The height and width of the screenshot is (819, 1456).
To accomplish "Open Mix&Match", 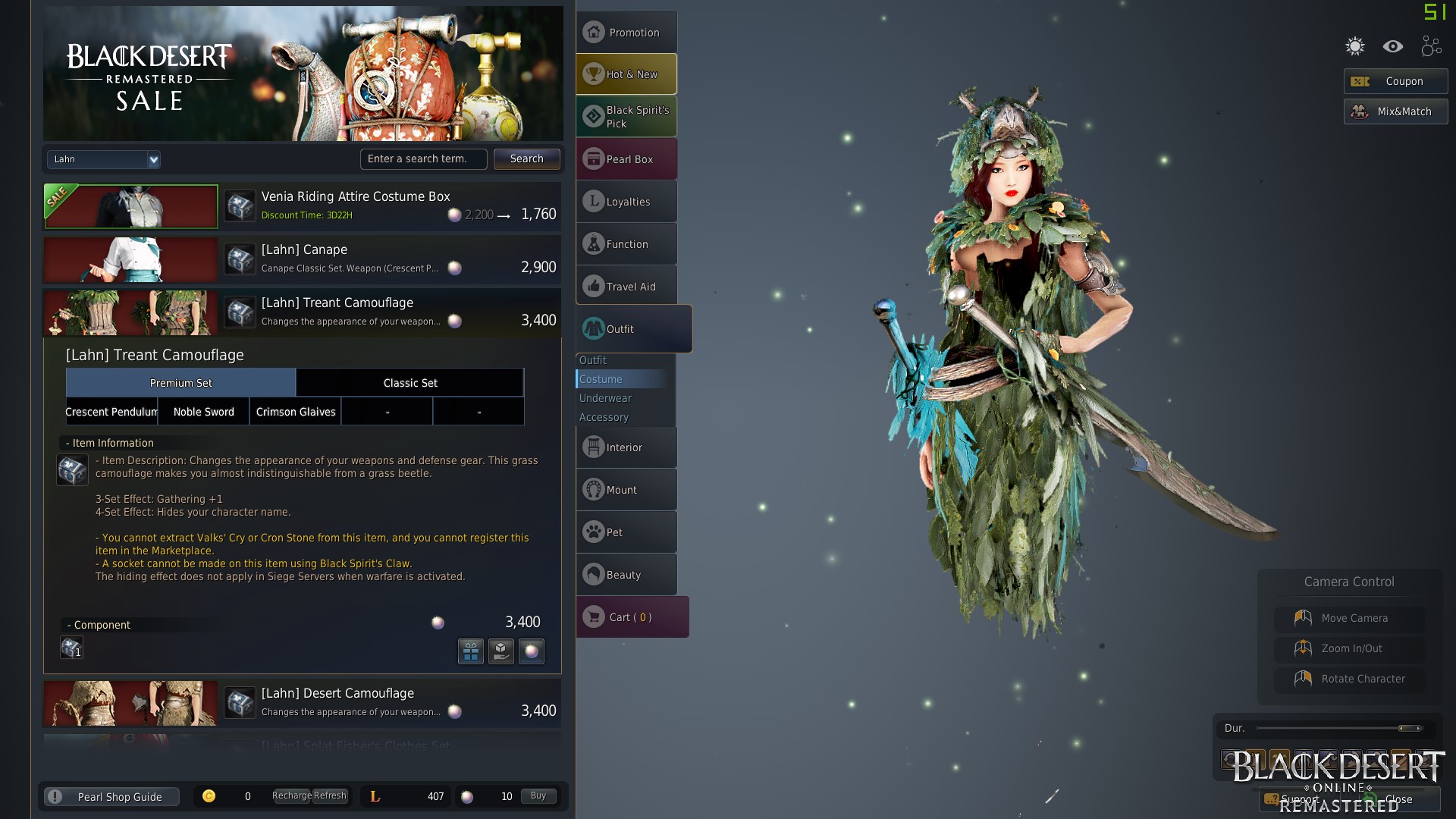I will pos(1395,111).
